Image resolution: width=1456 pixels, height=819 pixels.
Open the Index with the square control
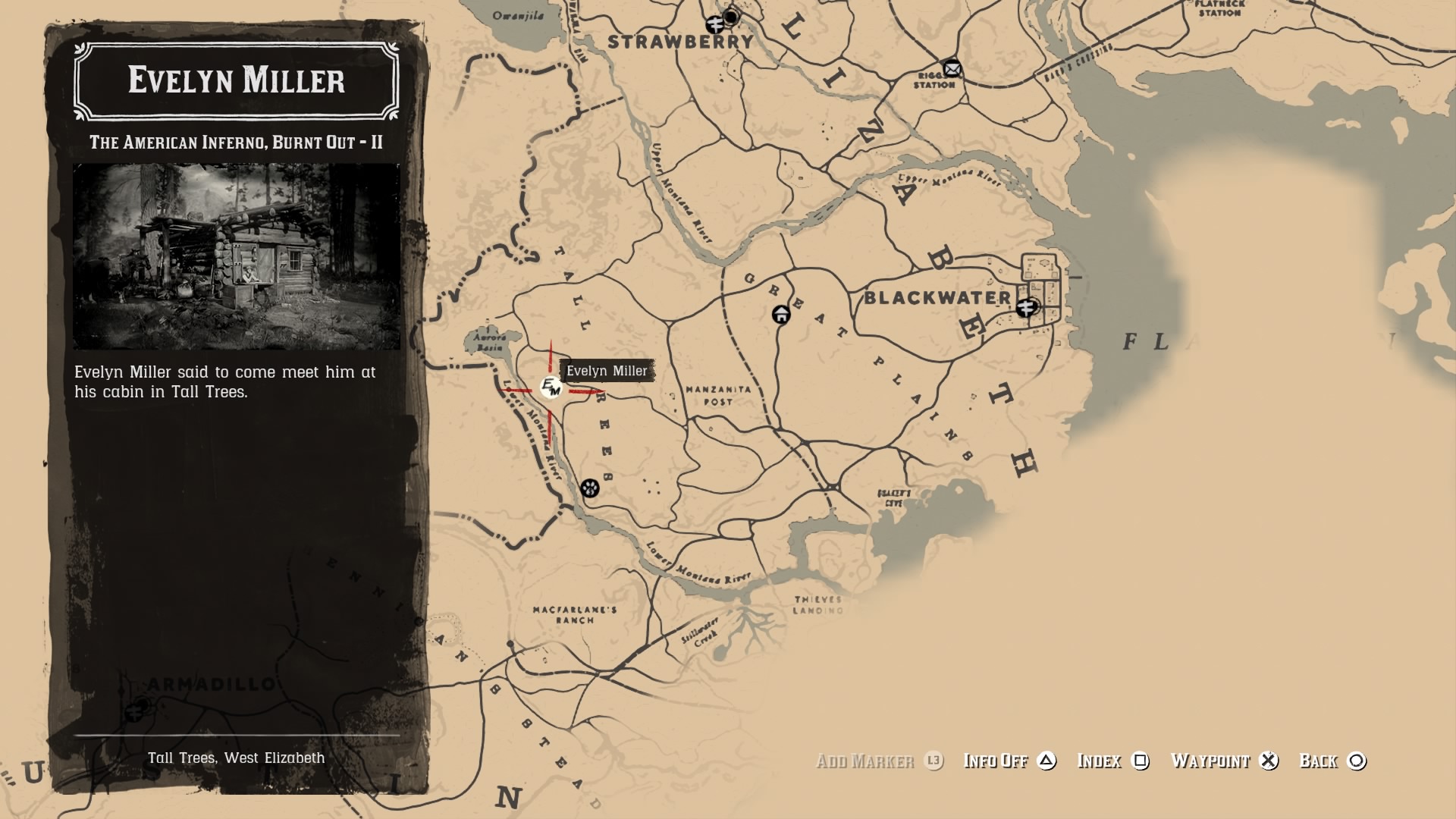(x=1141, y=761)
